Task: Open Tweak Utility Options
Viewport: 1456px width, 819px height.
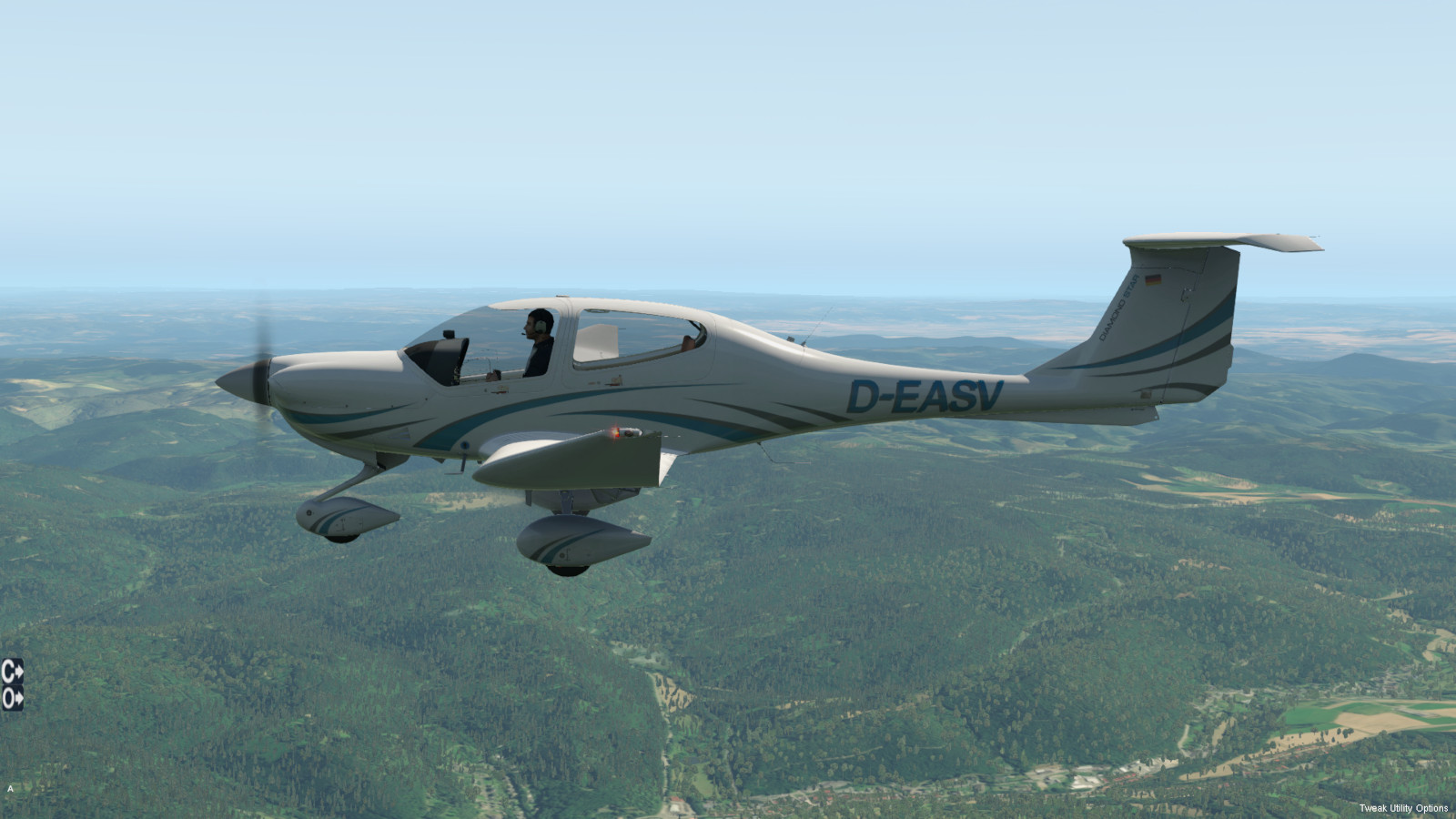Action: coord(1403,808)
